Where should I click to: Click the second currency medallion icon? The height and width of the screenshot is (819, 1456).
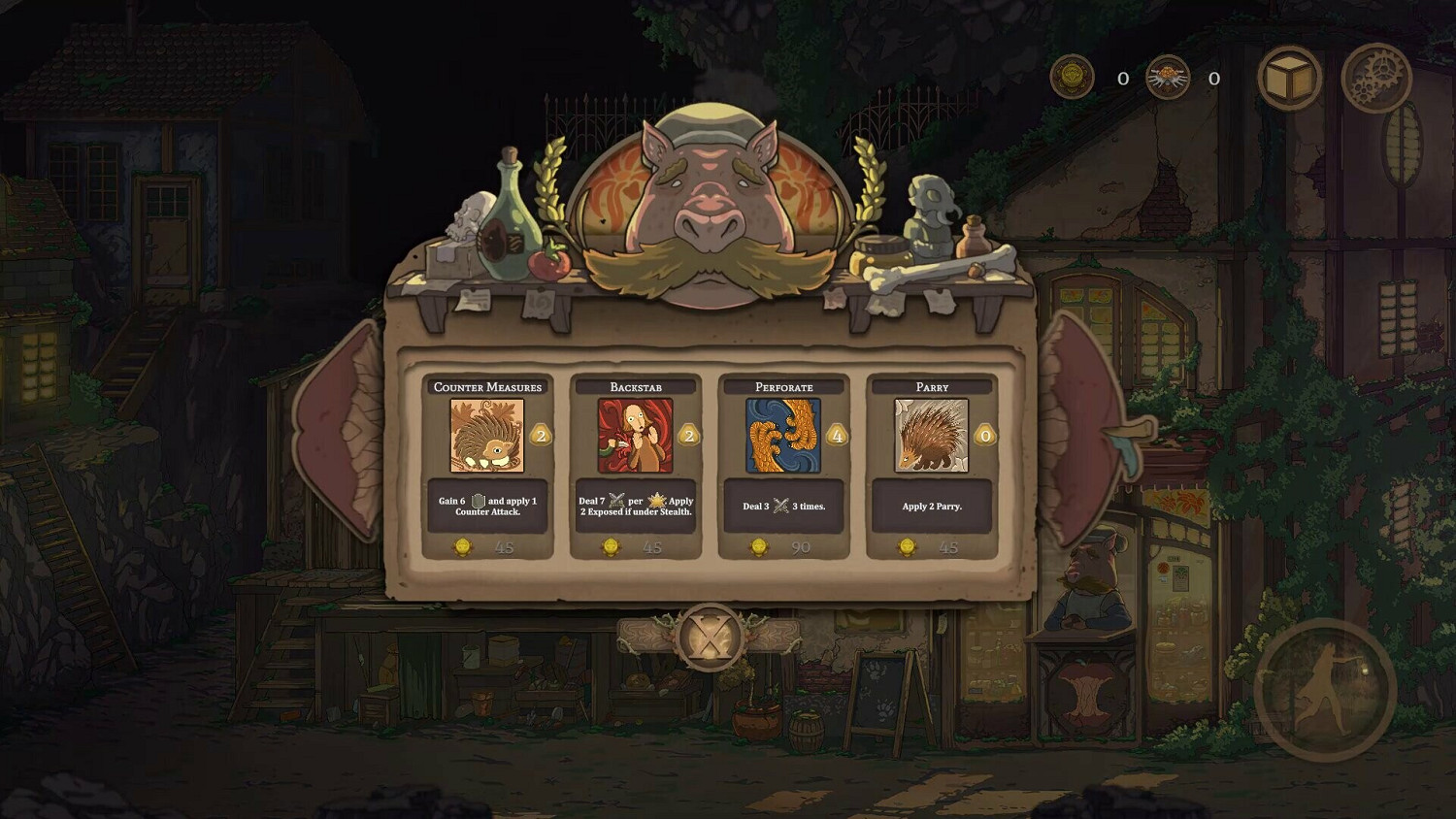pyautogui.click(x=1169, y=79)
